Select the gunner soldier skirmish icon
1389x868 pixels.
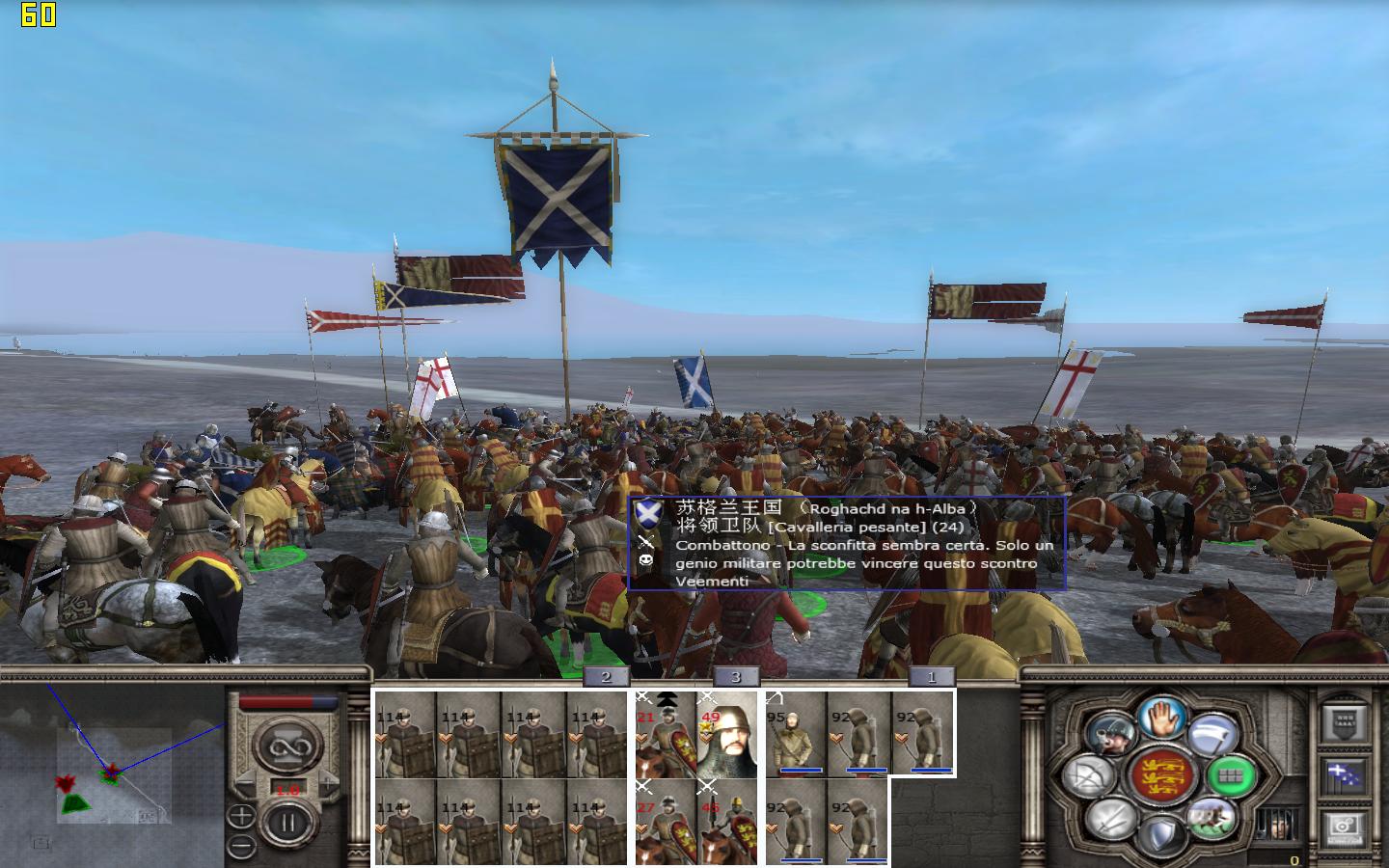tap(1111, 734)
